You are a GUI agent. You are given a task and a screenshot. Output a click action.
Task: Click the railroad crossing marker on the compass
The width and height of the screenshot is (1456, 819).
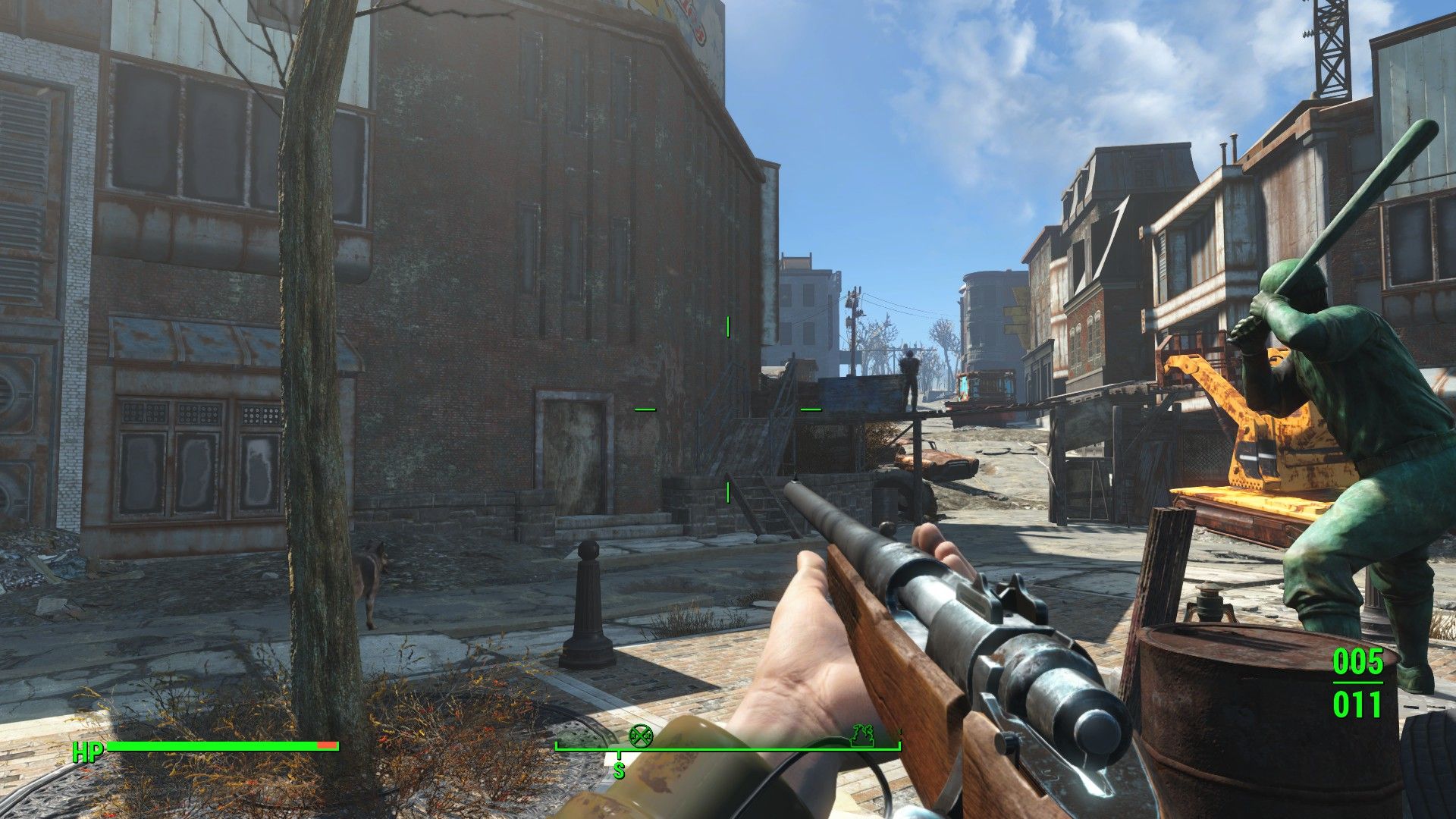(642, 734)
